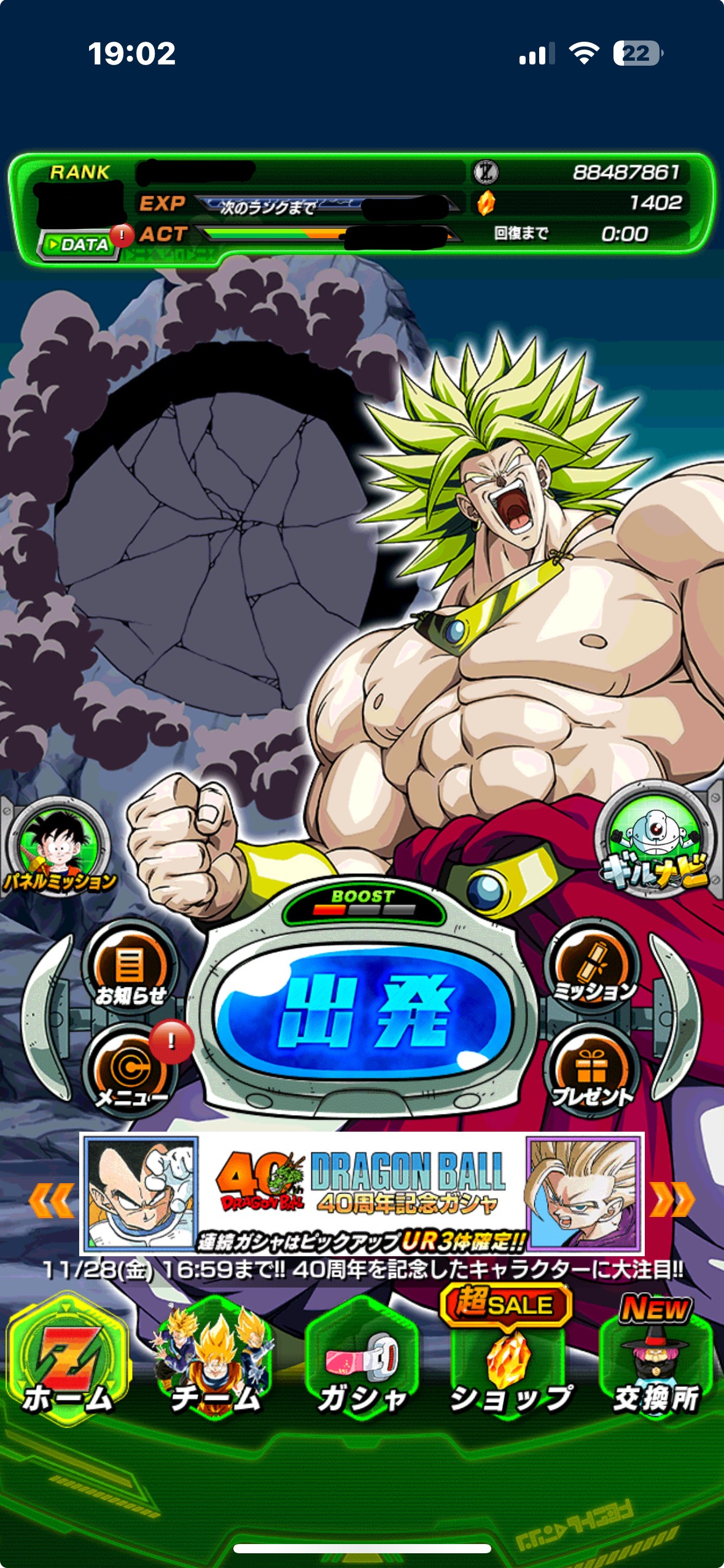Open the お知らせ news icon
724x1568 pixels.
point(130,972)
